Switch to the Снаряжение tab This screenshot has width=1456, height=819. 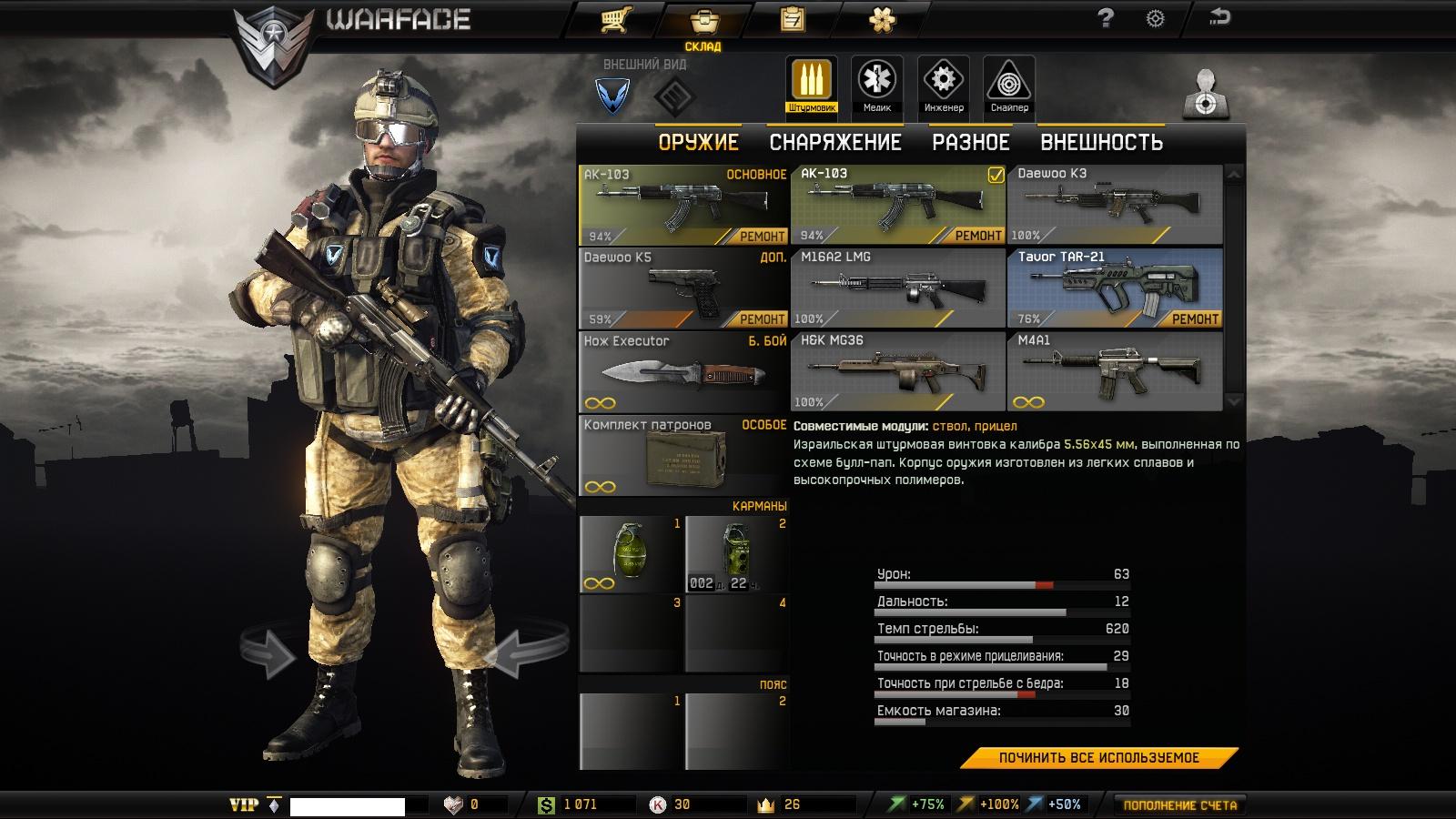point(834,143)
